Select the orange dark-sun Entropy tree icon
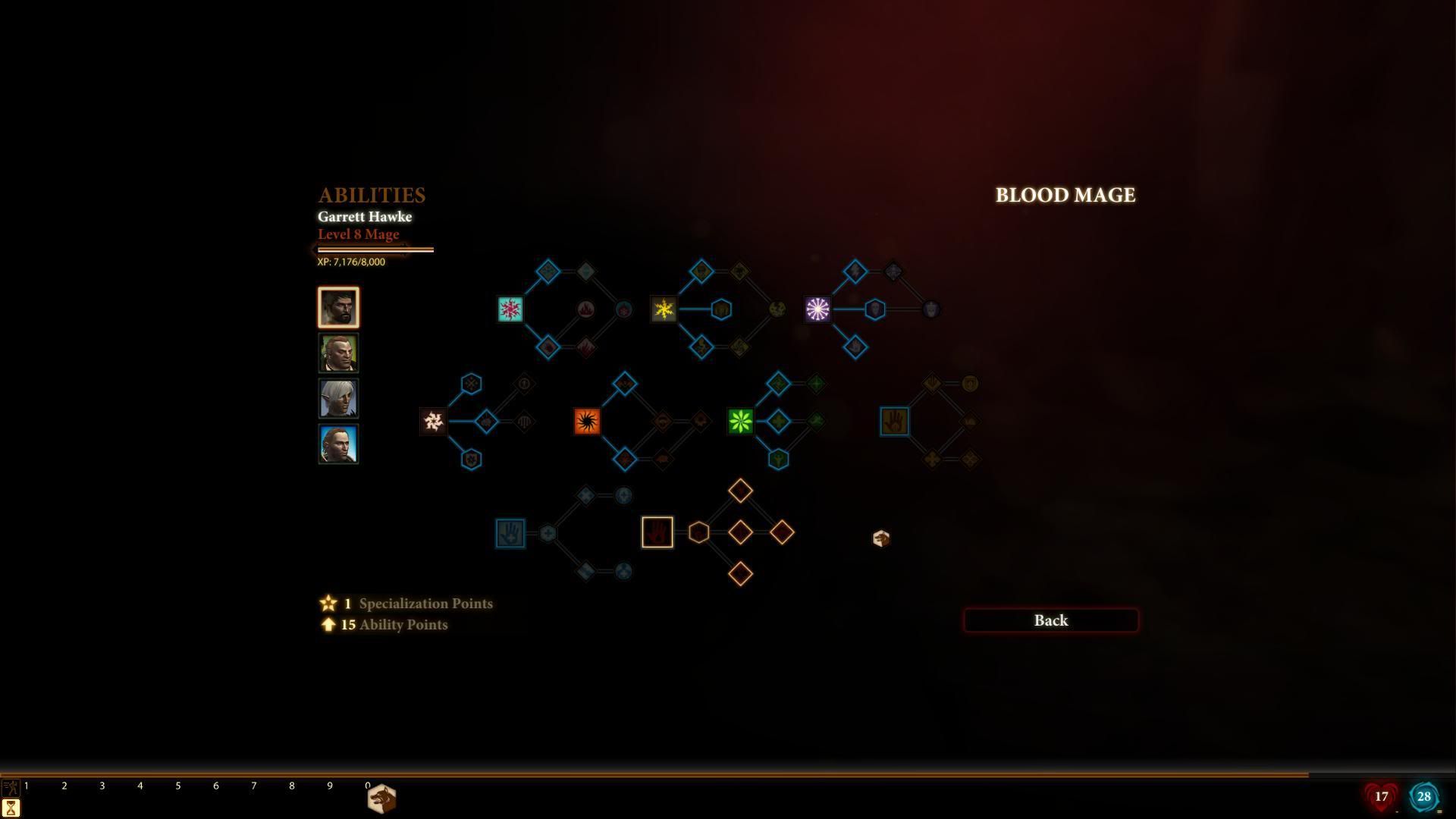The image size is (1456, 819). pos(587,422)
